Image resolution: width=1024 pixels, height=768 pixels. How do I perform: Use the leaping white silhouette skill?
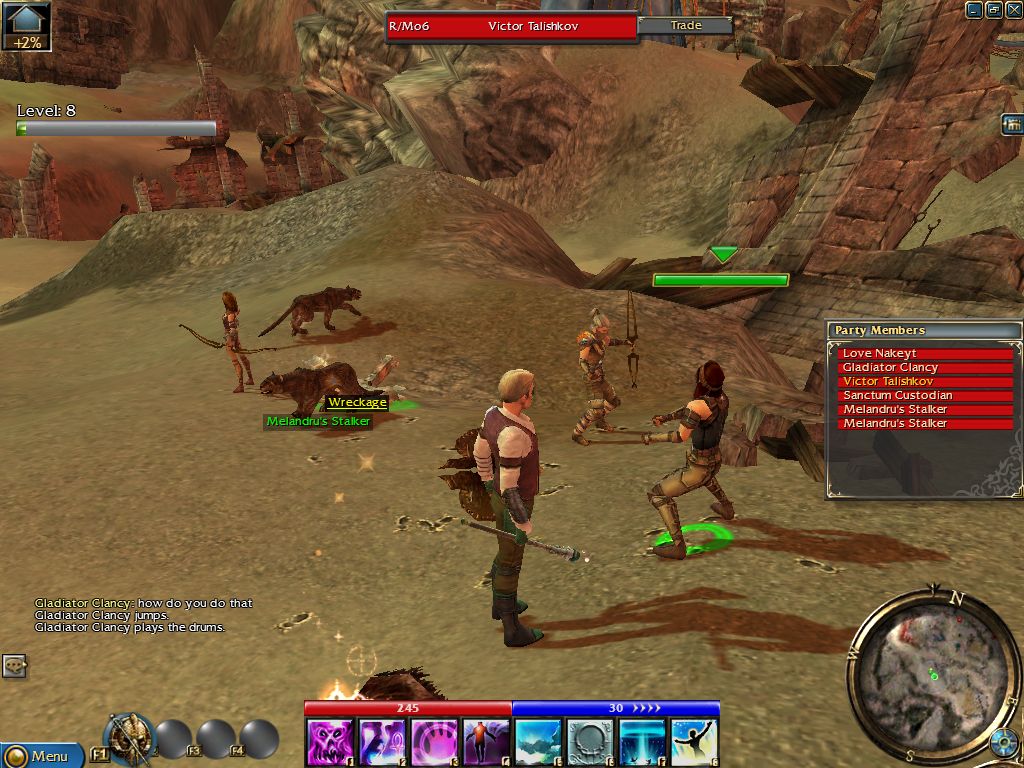(694, 743)
